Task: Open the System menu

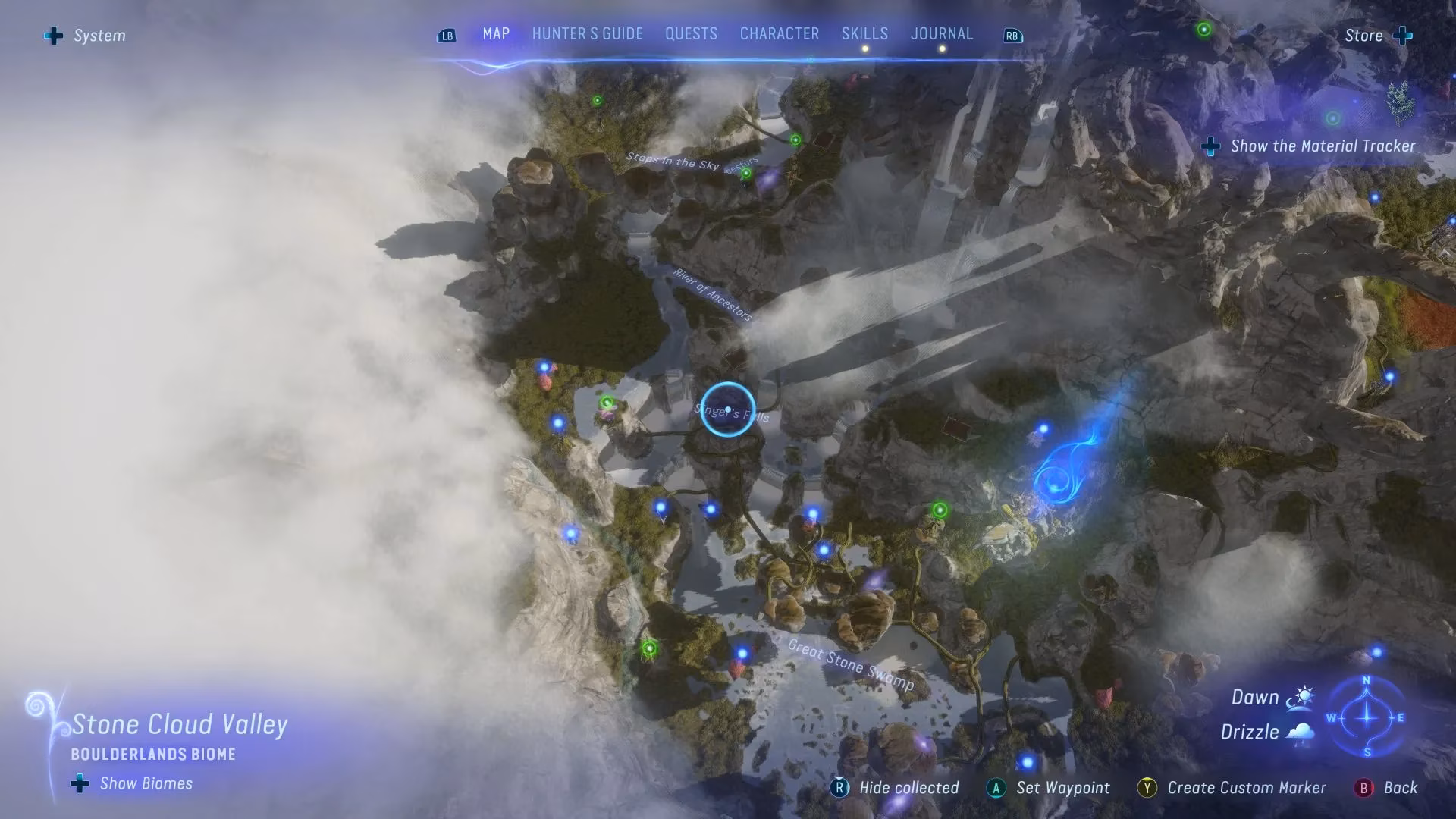Action: coord(85,36)
